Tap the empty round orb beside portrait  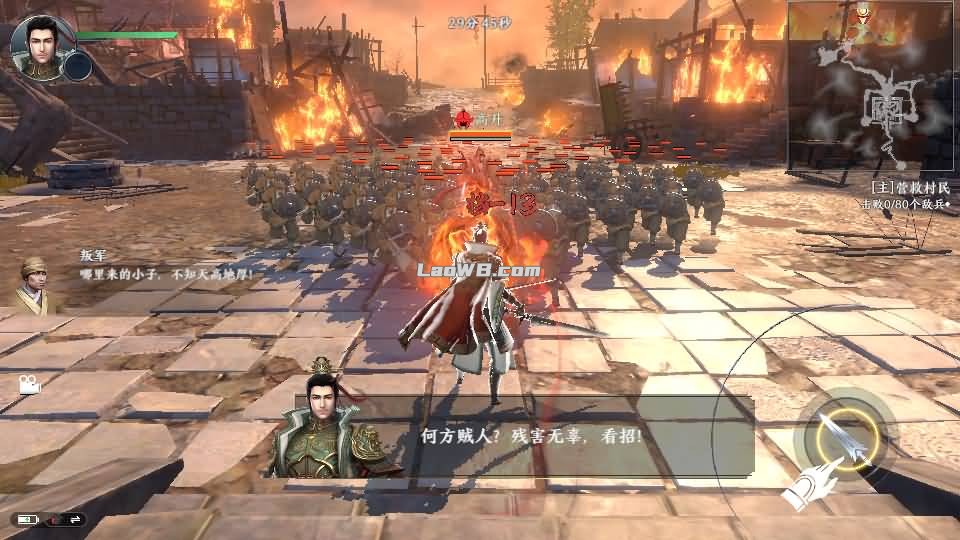tap(77, 67)
